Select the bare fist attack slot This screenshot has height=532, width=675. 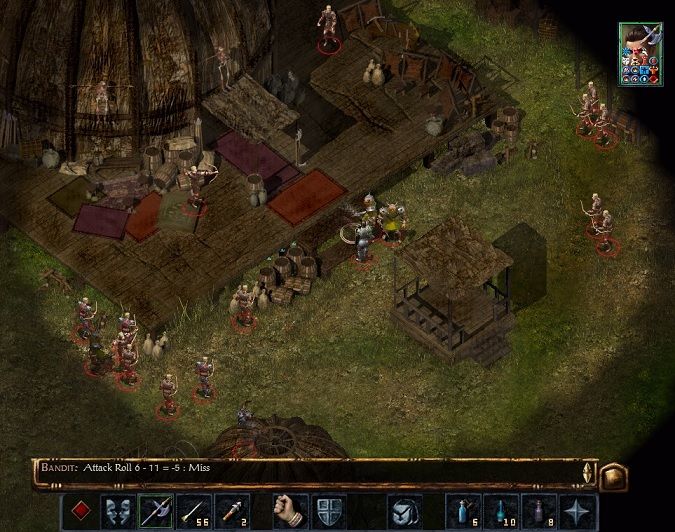coord(290,511)
